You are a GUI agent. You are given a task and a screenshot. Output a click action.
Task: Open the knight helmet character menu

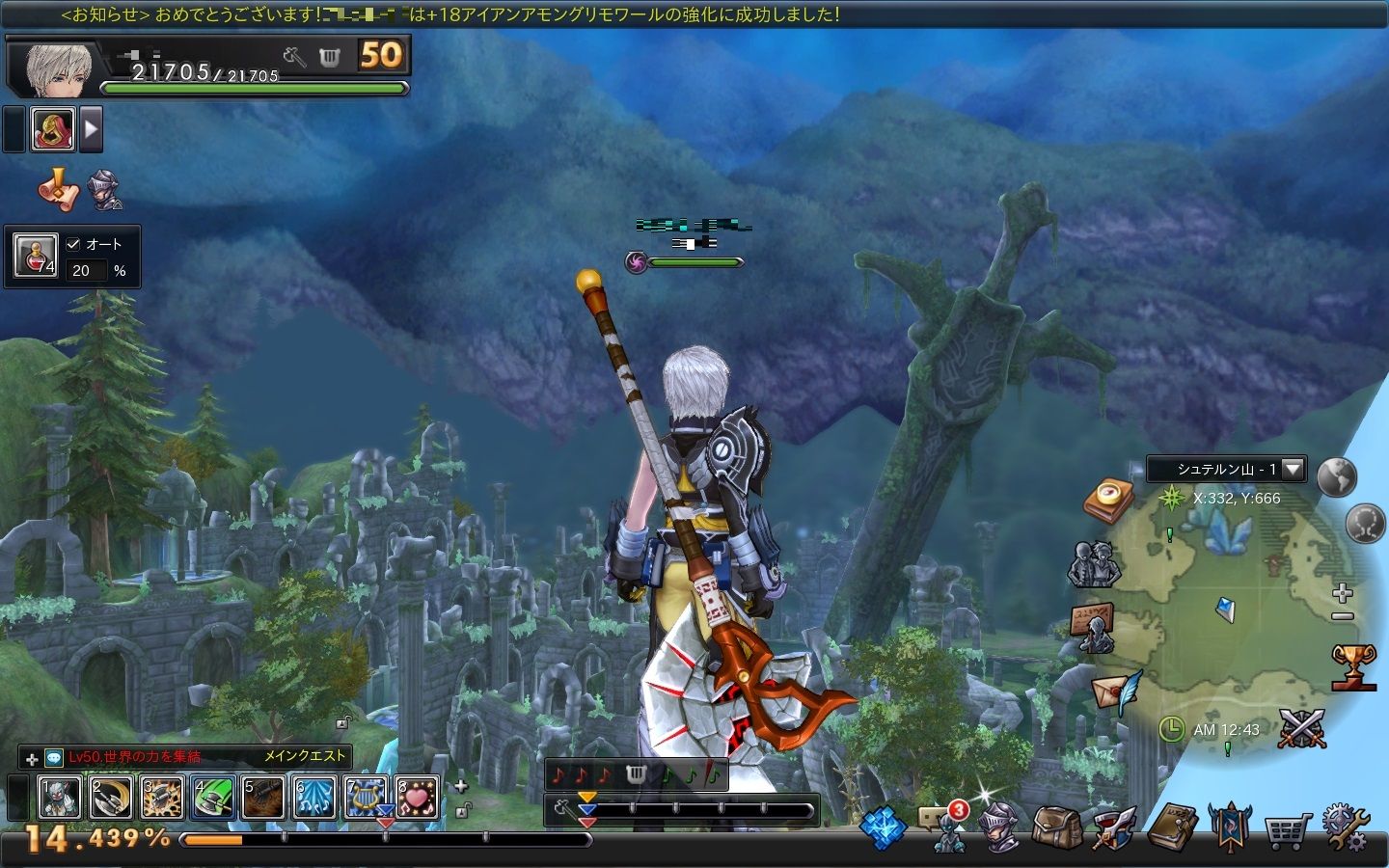click(x=999, y=827)
